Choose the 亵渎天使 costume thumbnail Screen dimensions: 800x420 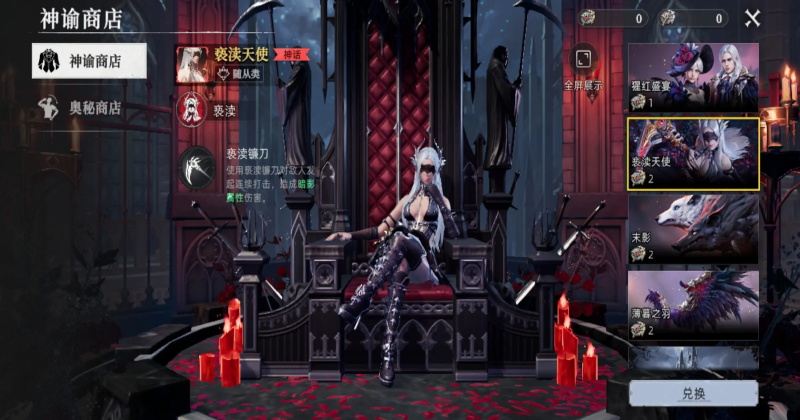[x=692, y=153]
